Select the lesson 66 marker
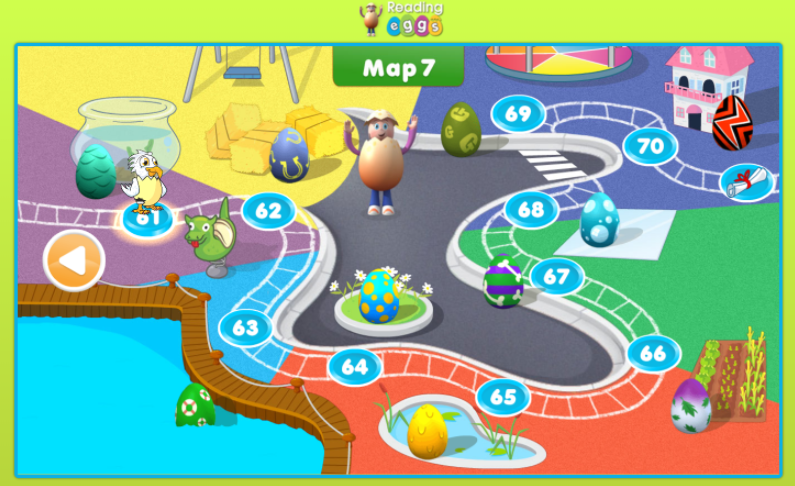This screenshot has height=486, width=795. [653, 353]
